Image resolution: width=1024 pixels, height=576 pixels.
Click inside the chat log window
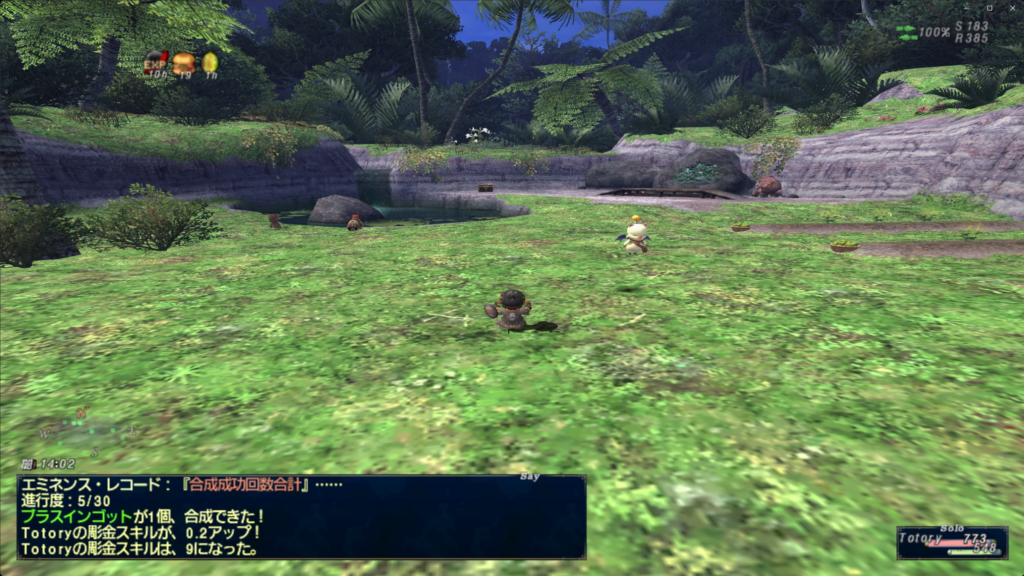point(300,516)
